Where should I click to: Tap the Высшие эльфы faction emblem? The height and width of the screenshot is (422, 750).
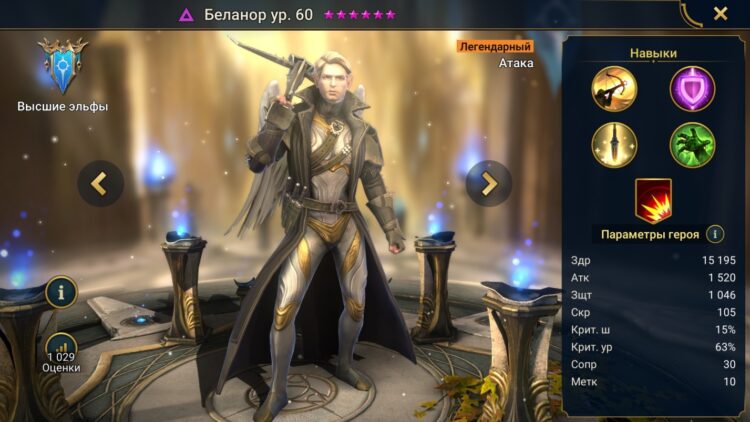[x=62, y=65]
